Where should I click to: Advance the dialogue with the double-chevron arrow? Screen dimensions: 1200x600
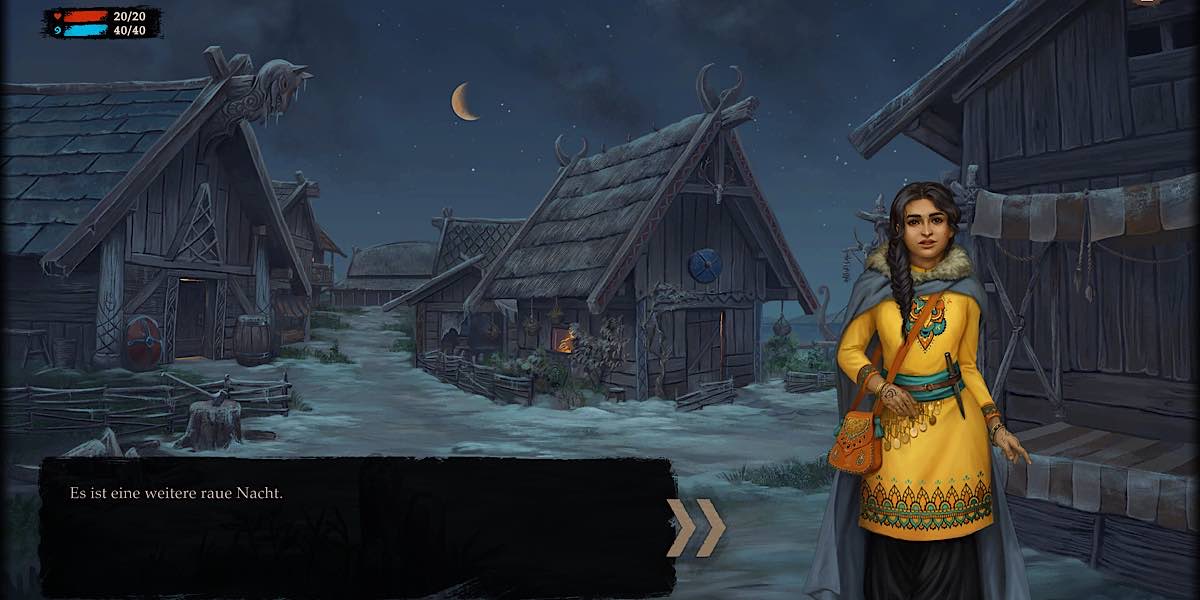click(x=696, y=527)
